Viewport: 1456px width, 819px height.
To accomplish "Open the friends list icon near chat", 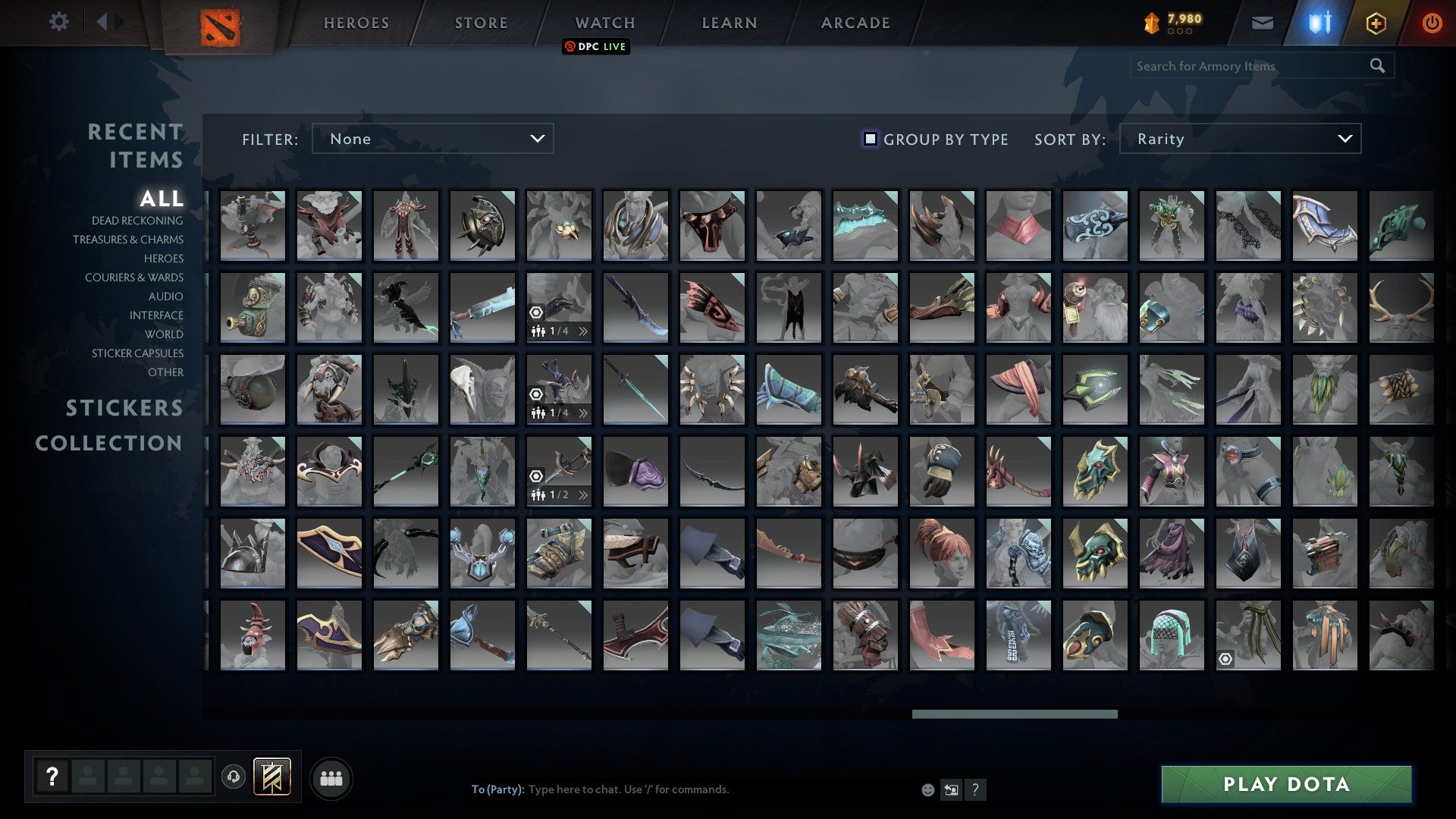I will tap(331, 777).
